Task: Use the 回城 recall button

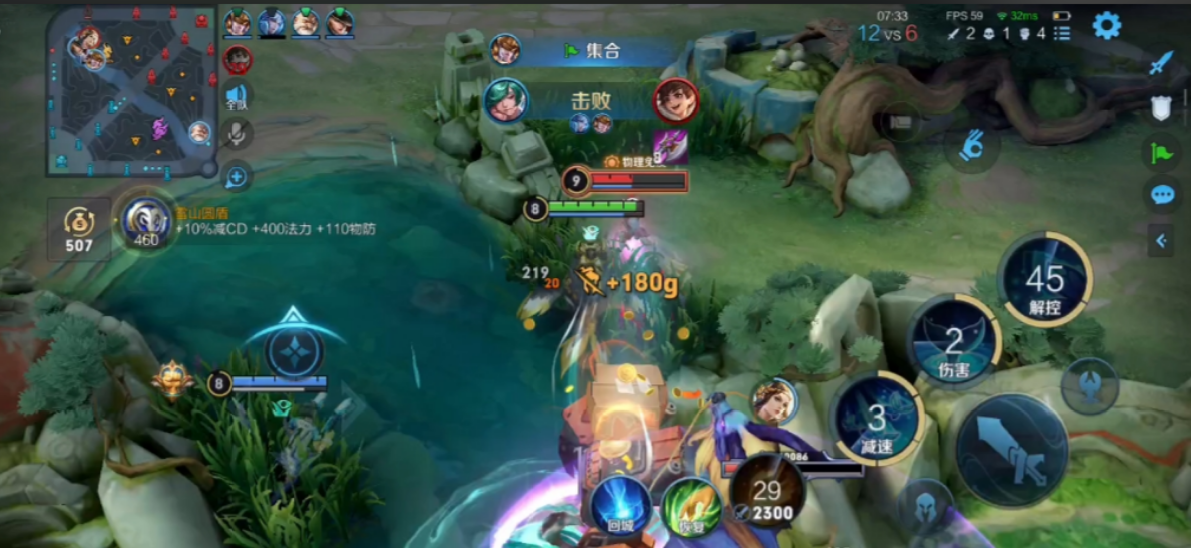Action: coord(619,507)
